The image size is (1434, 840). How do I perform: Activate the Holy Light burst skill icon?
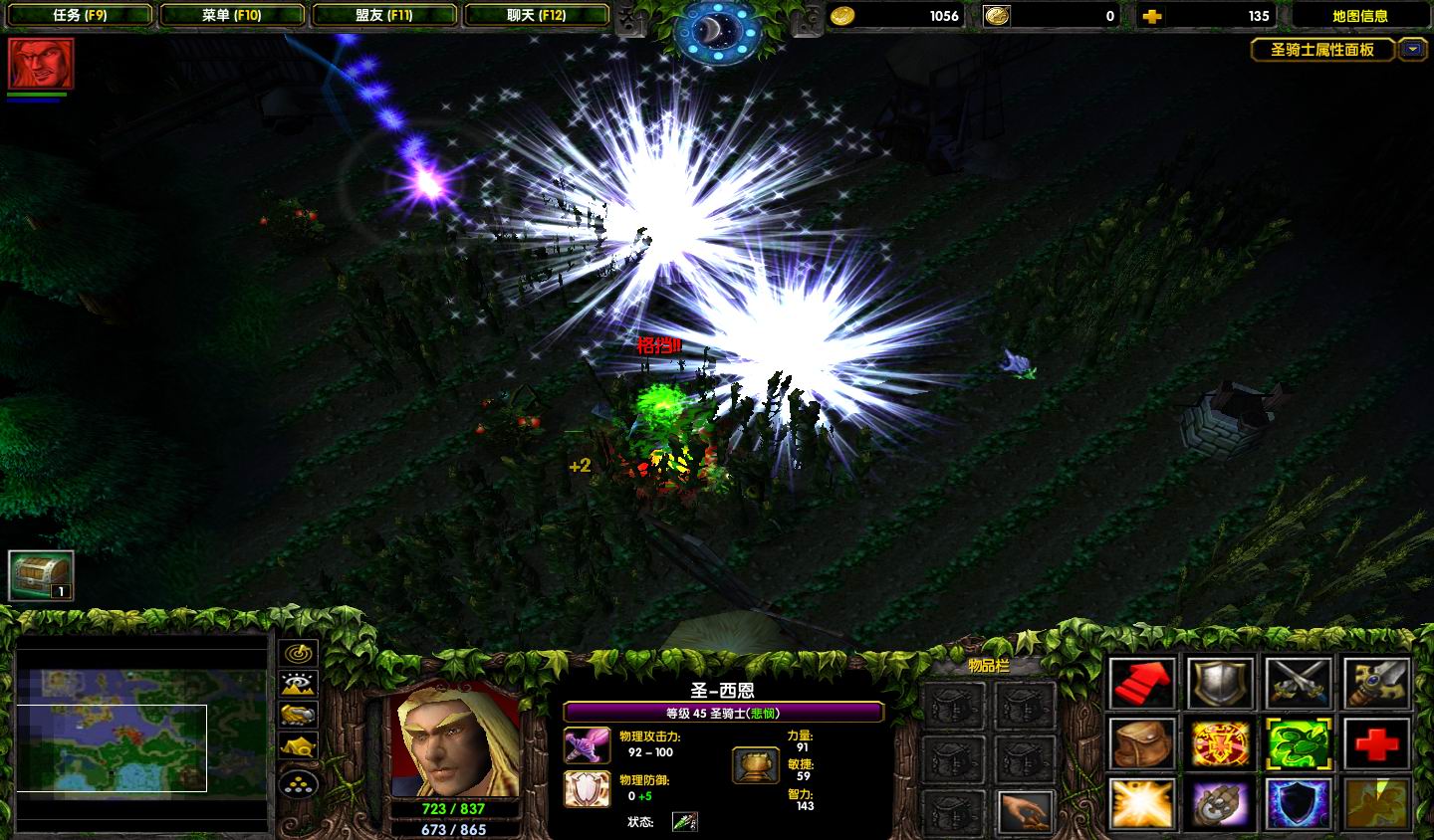(x=1142, y=803)
